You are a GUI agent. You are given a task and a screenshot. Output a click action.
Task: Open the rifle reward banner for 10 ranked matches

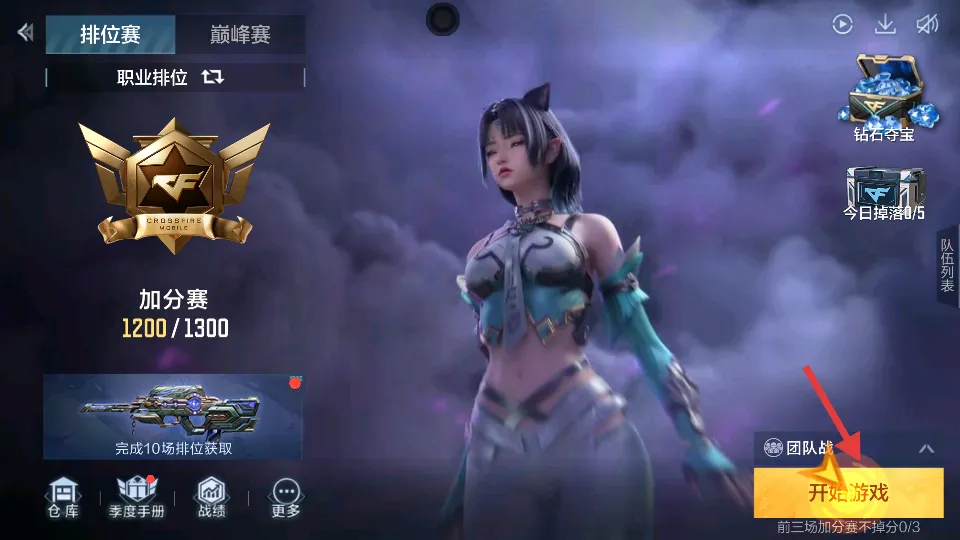tap(173, 416)
